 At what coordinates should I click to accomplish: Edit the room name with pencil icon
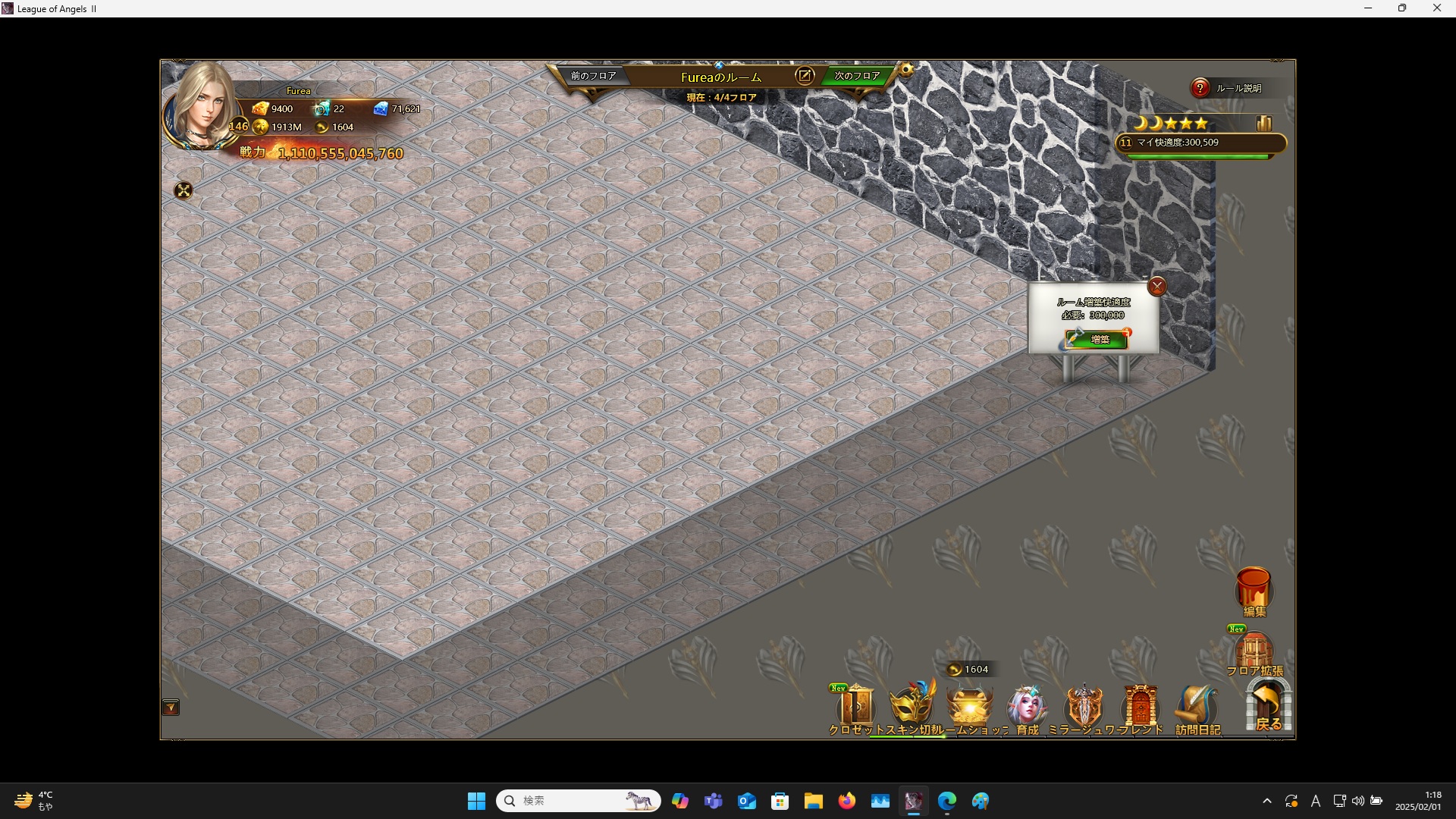(x=805, y=76)
